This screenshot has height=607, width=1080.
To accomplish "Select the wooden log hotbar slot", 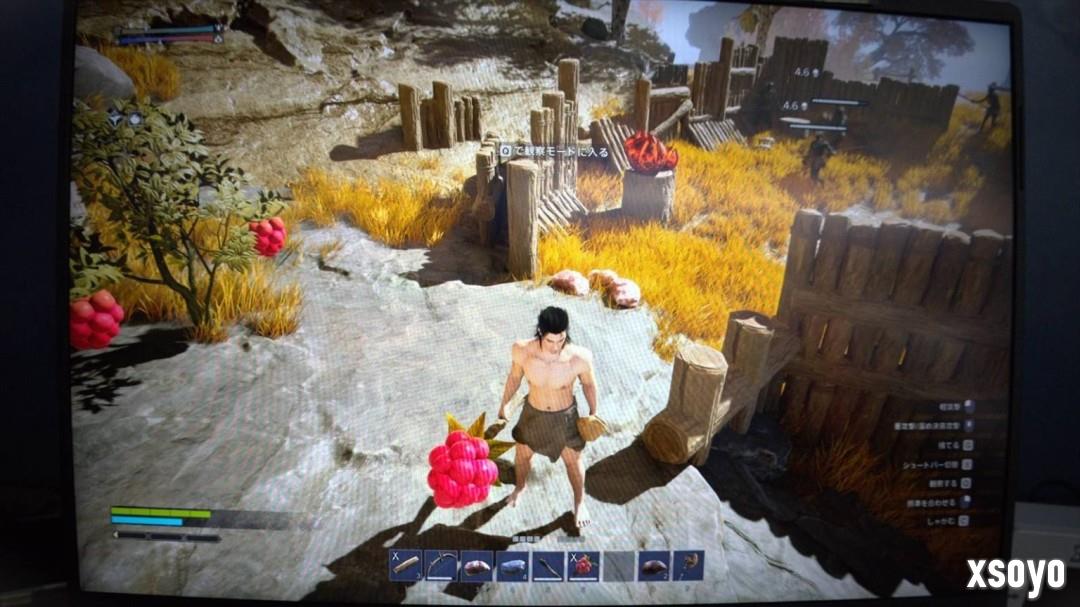I will pyautogui.click(x=405, y=566).
